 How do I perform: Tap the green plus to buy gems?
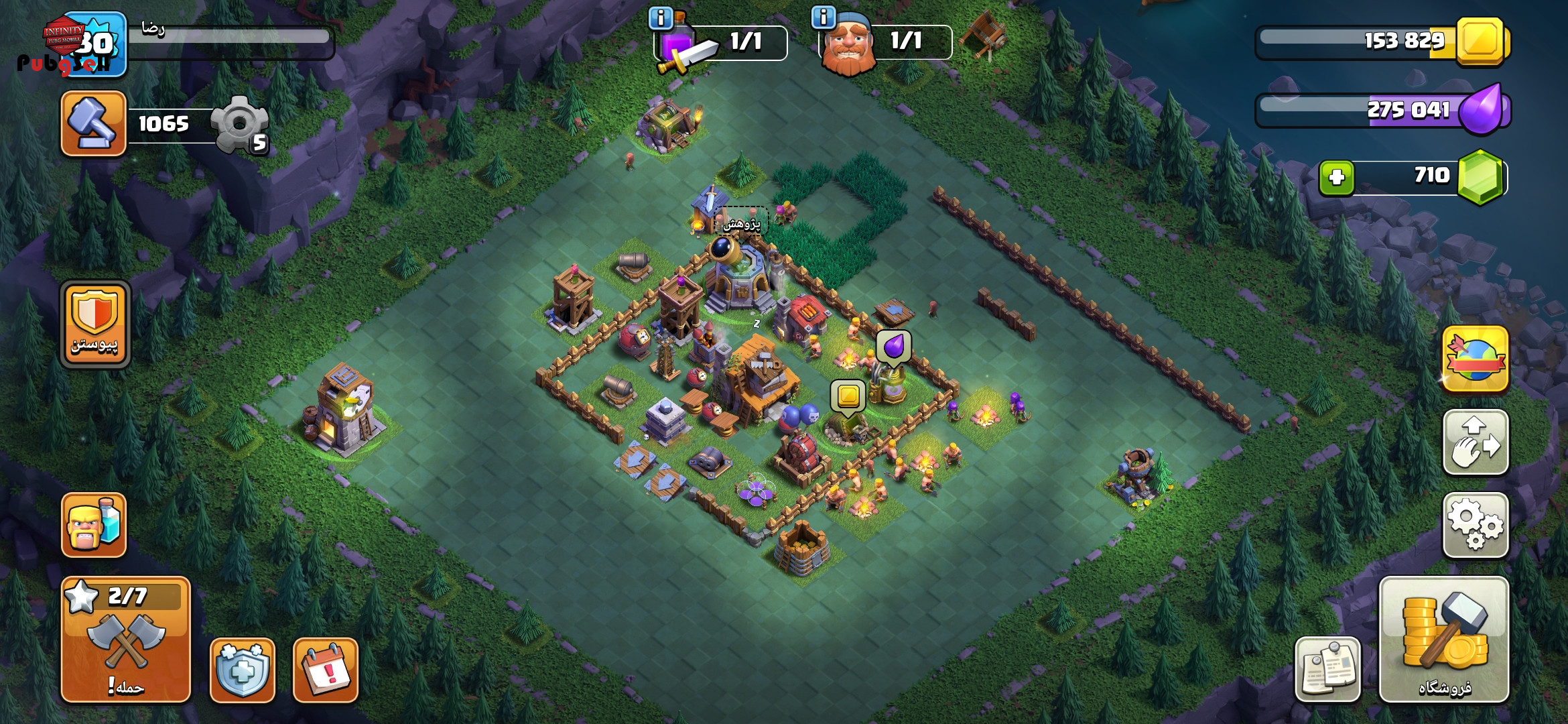[1336, 178]
